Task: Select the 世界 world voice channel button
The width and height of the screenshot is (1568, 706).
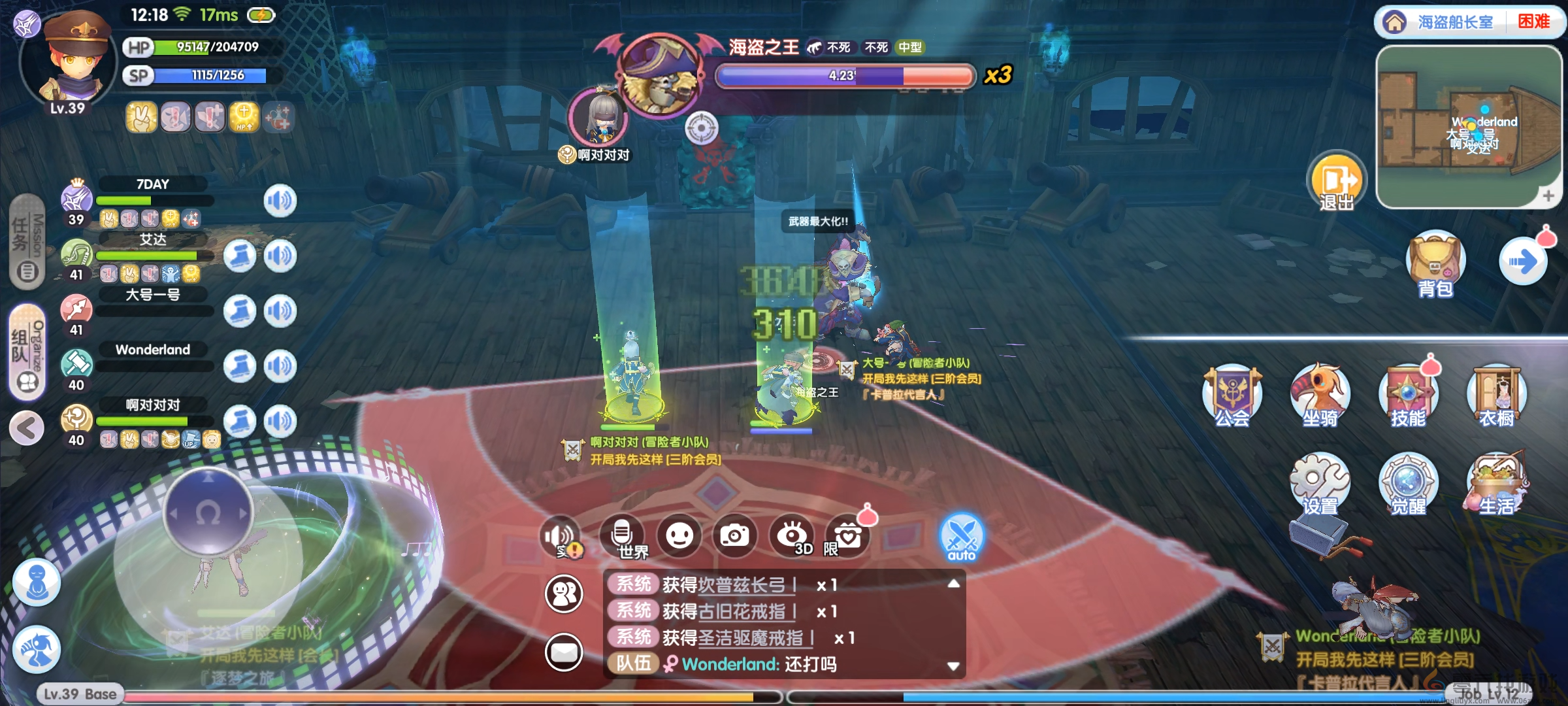Action: [623, 536]
